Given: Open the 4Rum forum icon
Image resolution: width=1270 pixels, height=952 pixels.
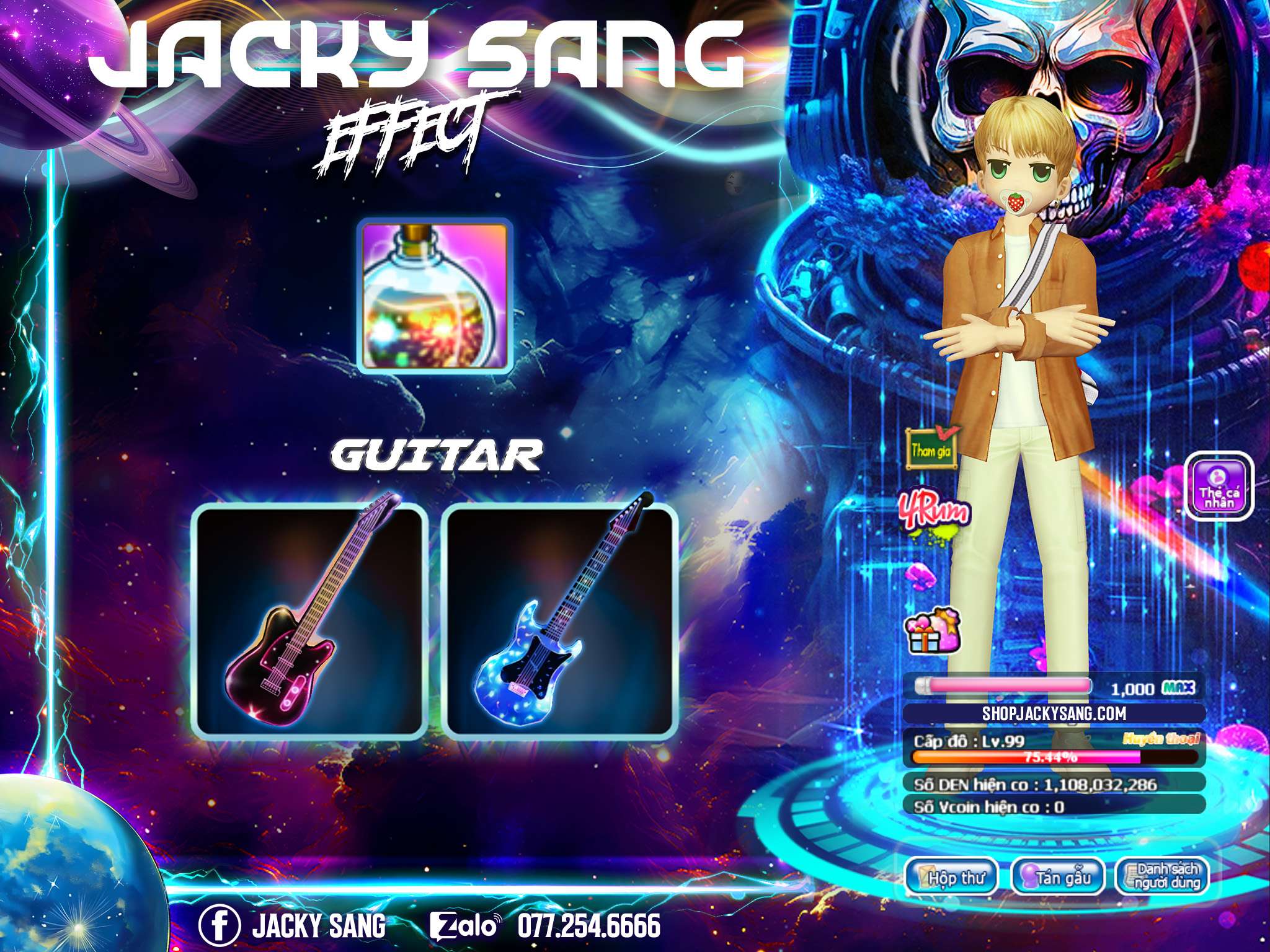Looking at the screenshot, I should (935, 514).
